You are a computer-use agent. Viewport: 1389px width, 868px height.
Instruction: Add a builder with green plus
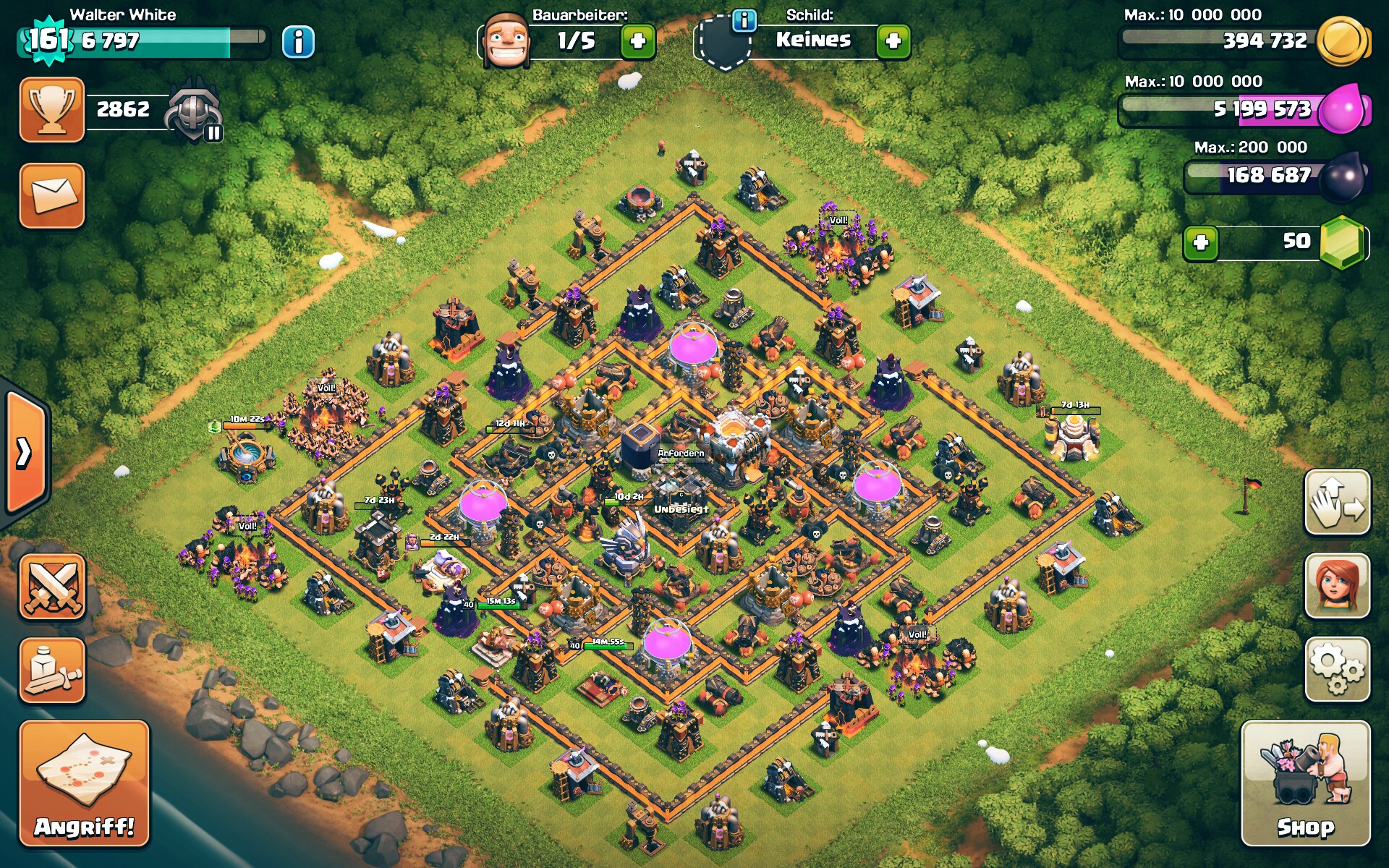point(638,41)
